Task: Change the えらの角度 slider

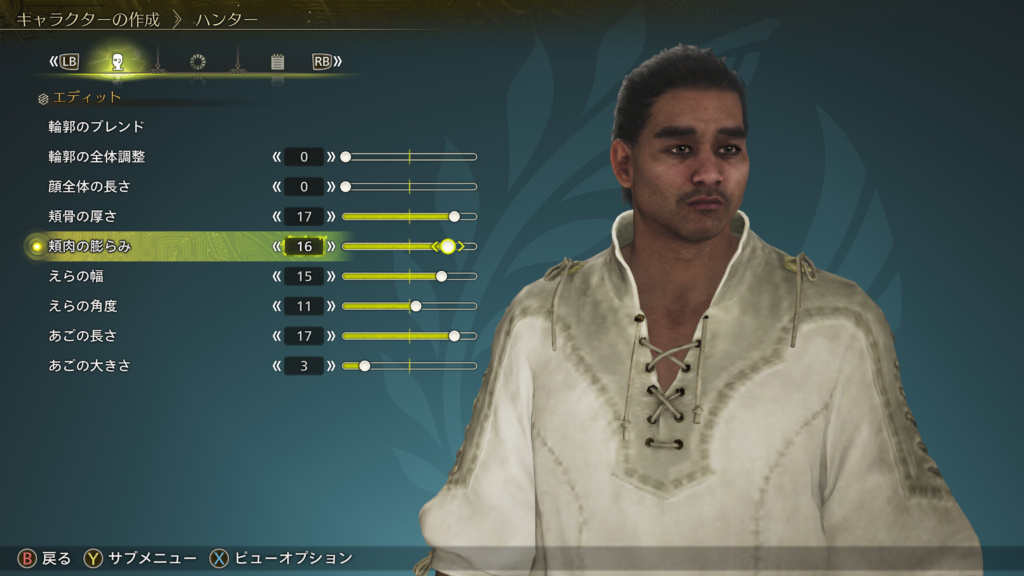Action: click(409, 306)
